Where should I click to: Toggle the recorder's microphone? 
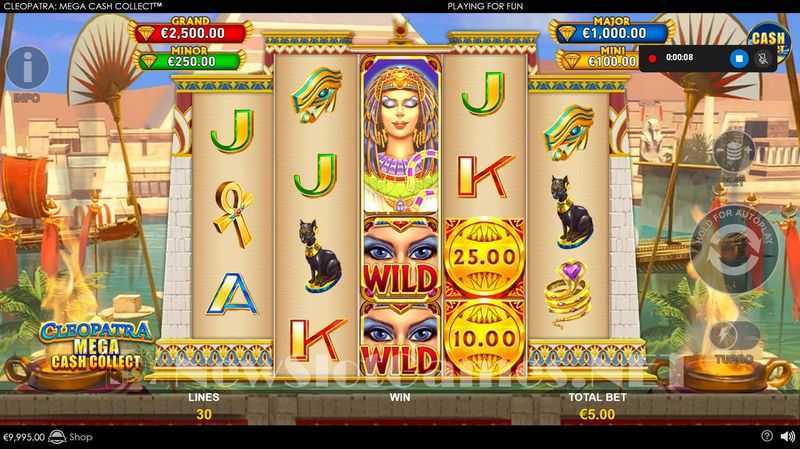click(764, 58)
